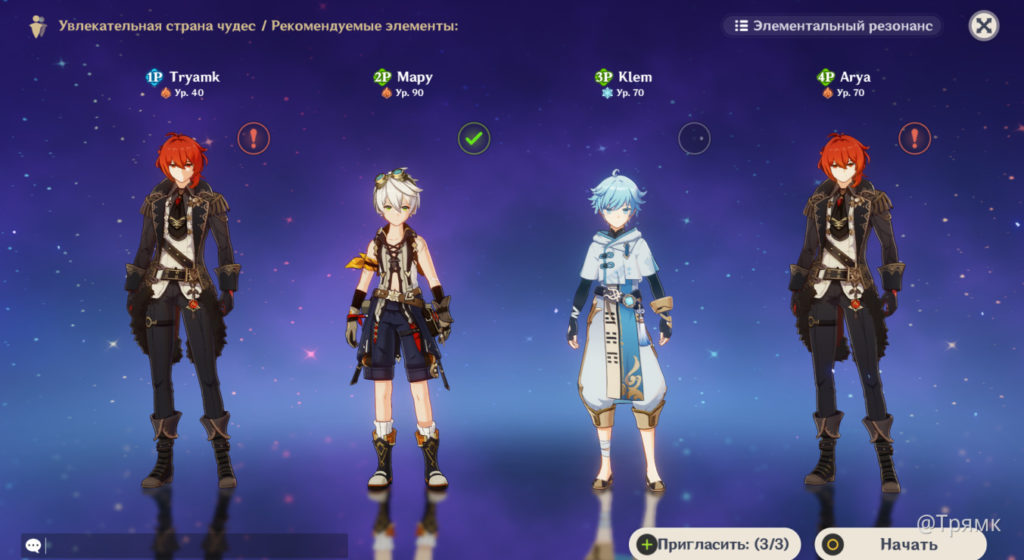The width and height of the screenshot is (1024, 560).
Task: Open the Пригласить (3/3) invite button
Action: click(714, 544)
